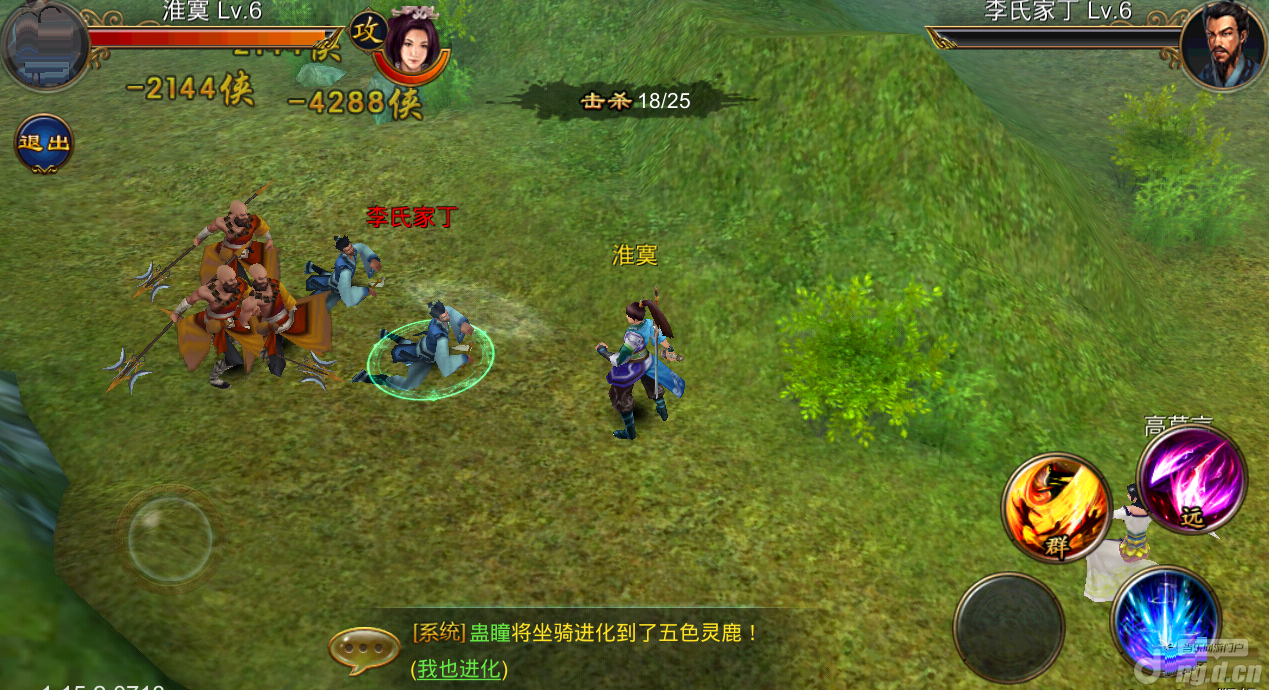Screen dimensions: 1269x690
Task: Follow the 我也进化 link
Action: [460, 669]
